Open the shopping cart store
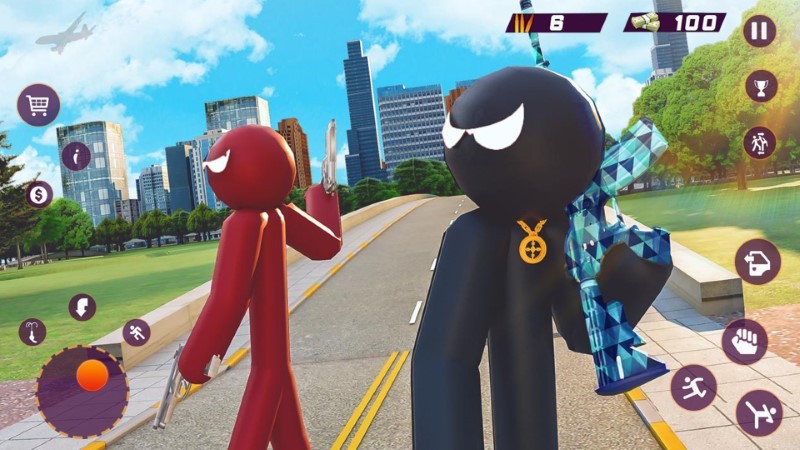The height and width of the screenshot is (450, 800). 38,104
